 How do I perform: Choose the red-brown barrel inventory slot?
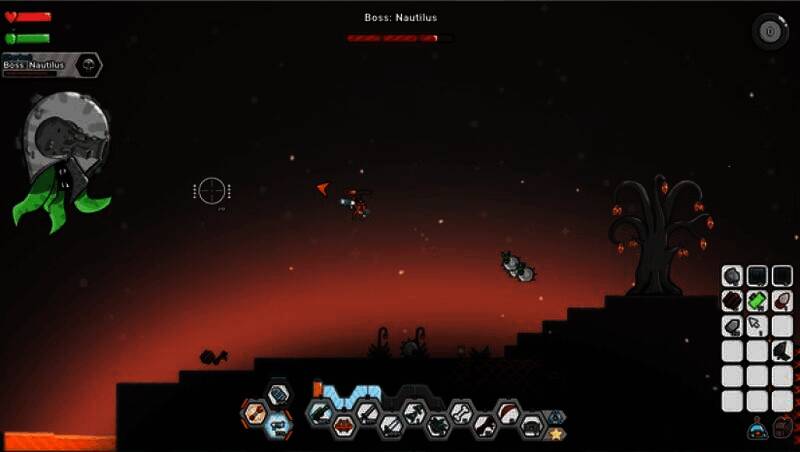click(x=732, y=300)
